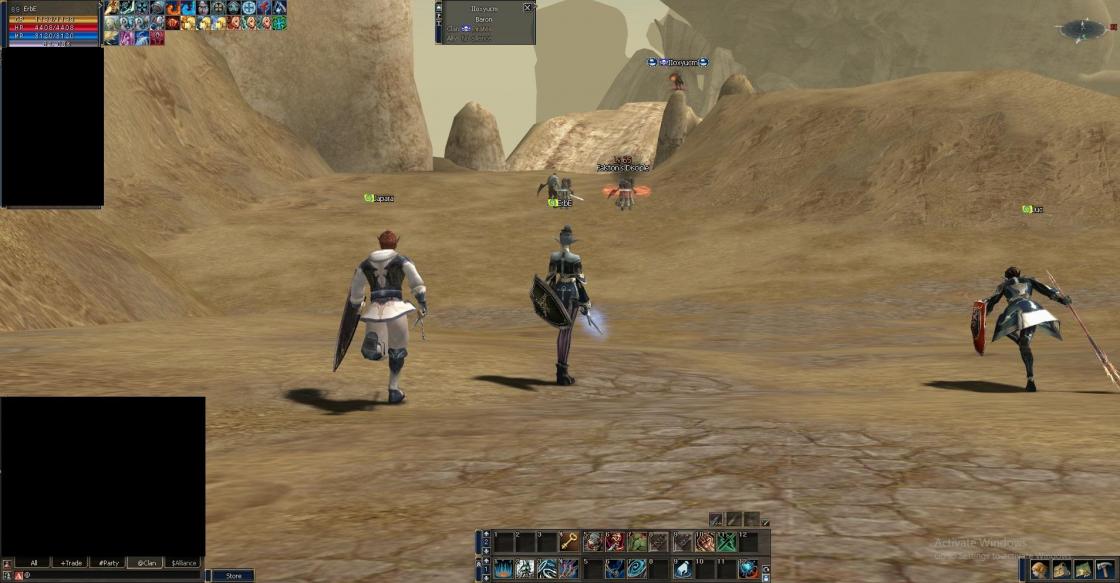Click the Store button
This screenshot has width=1120, height=583.
click(233, 575)
